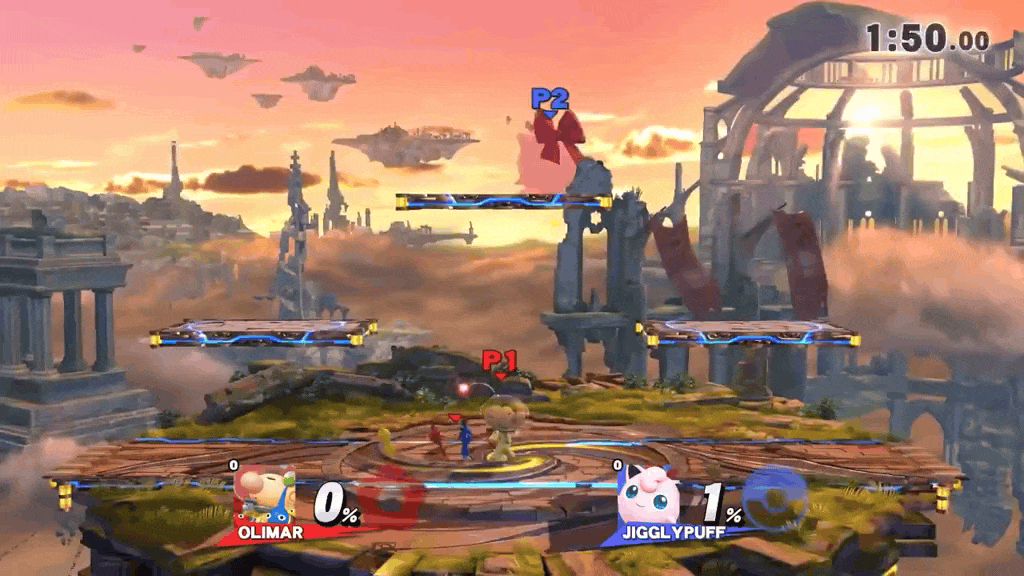Click the red Pikmin series emblem
This screenshot has height=576, width=1024.
click(x=392, y=497)
